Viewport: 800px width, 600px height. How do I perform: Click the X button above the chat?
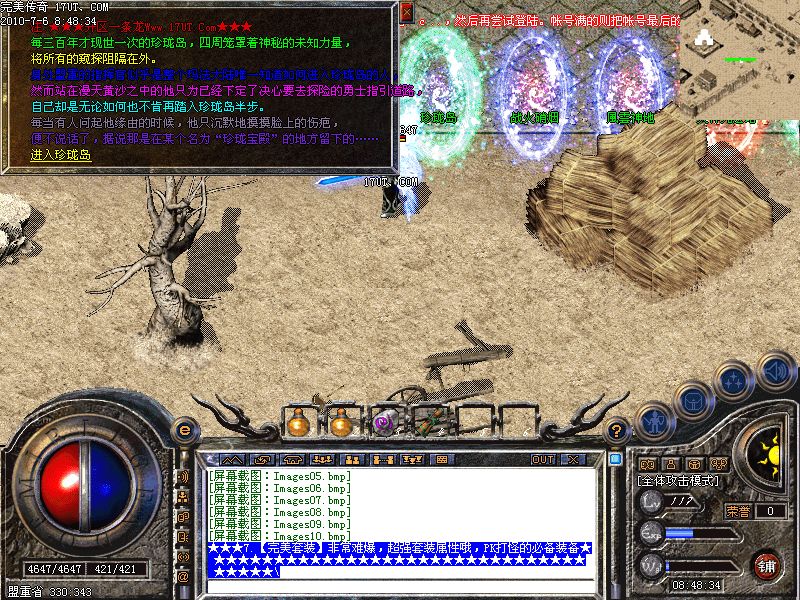pyautogui.click(x=573, y=459)
